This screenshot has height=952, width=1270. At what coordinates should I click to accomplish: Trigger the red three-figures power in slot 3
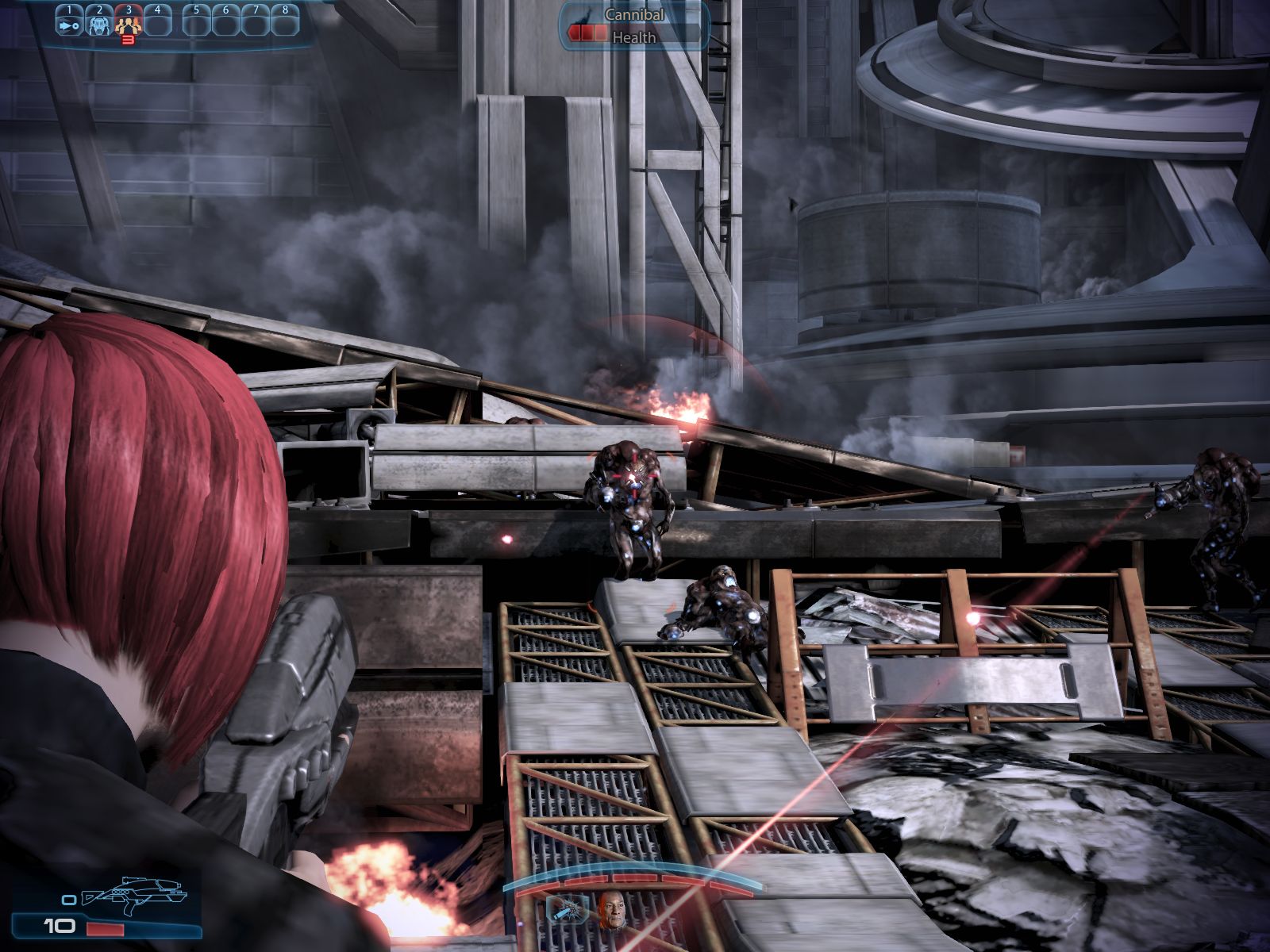(129, 25)
